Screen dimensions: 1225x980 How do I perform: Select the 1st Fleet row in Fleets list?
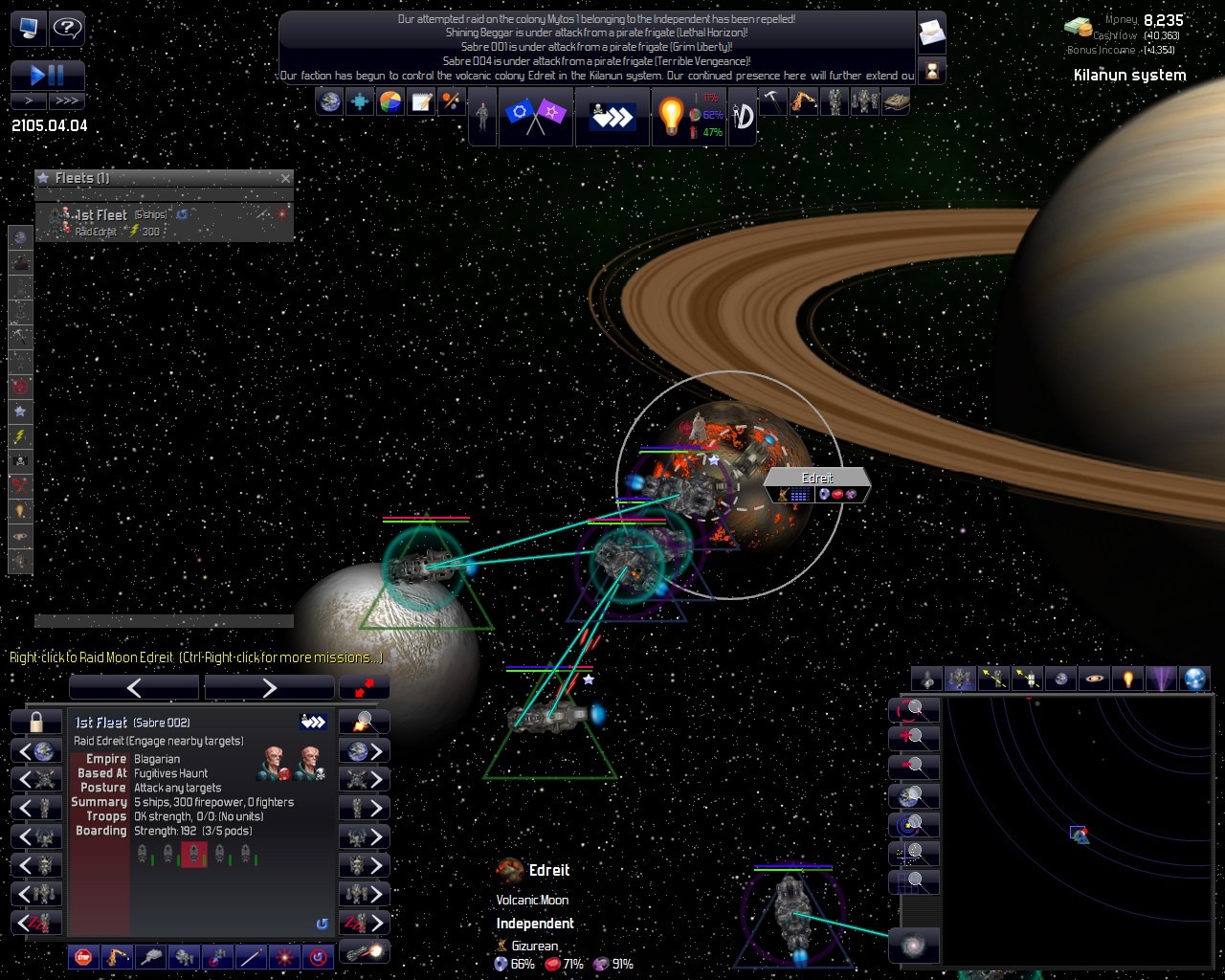(163, 222)
